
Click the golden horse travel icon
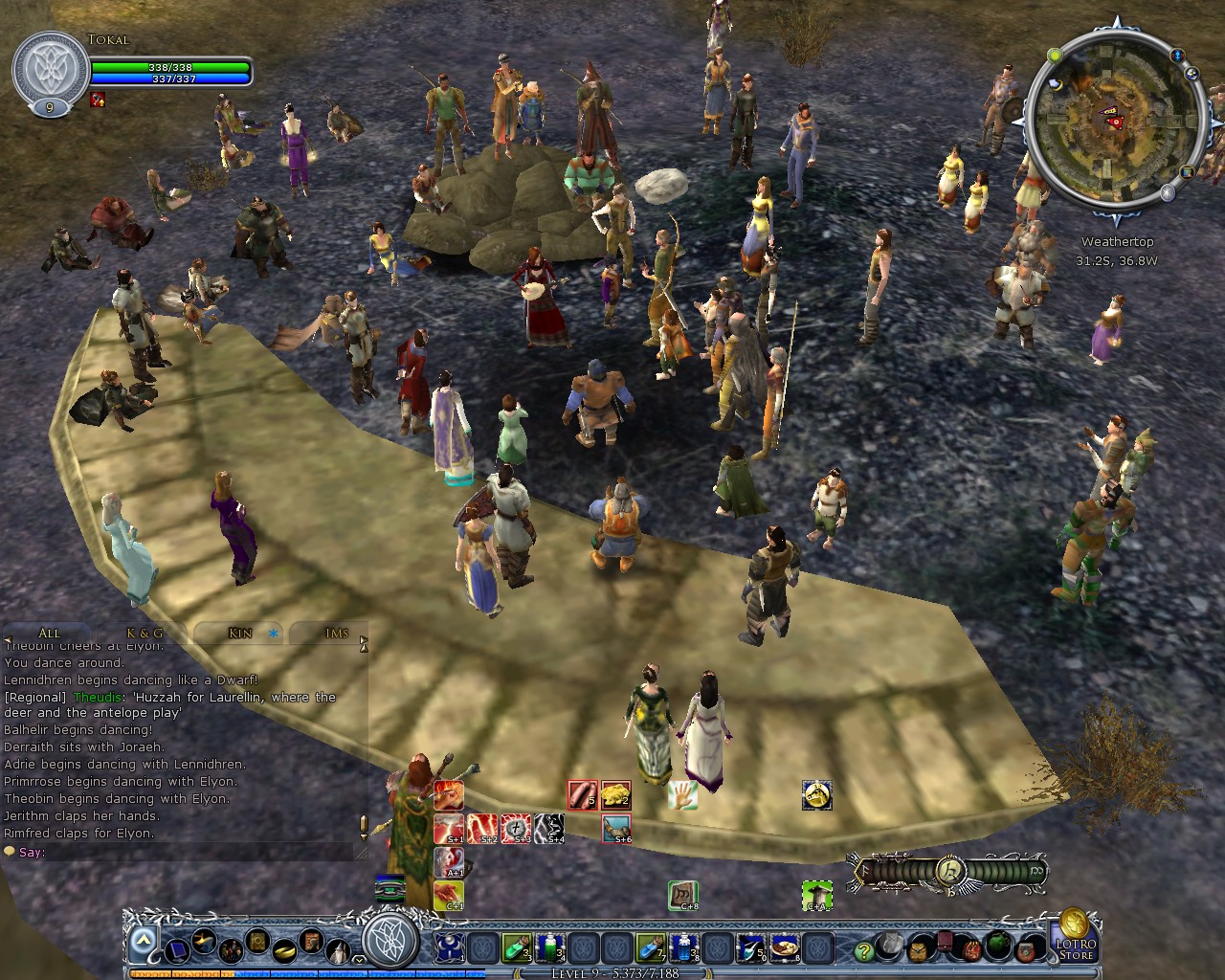(816, 794)
